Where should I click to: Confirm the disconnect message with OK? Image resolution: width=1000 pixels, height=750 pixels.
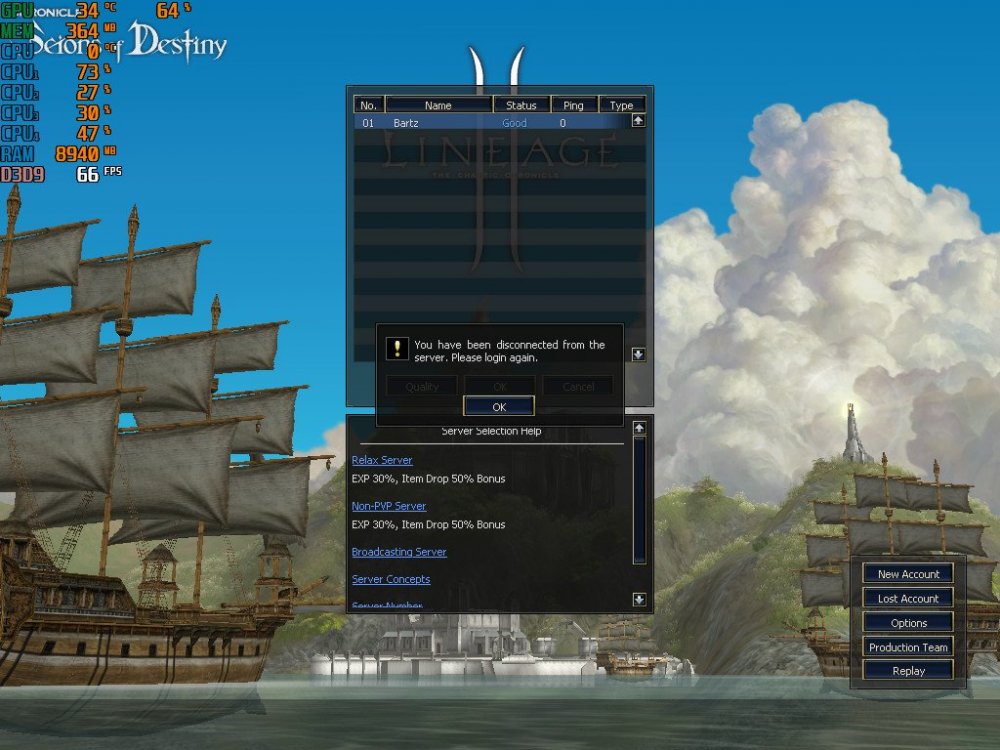[x=499, y=406]
